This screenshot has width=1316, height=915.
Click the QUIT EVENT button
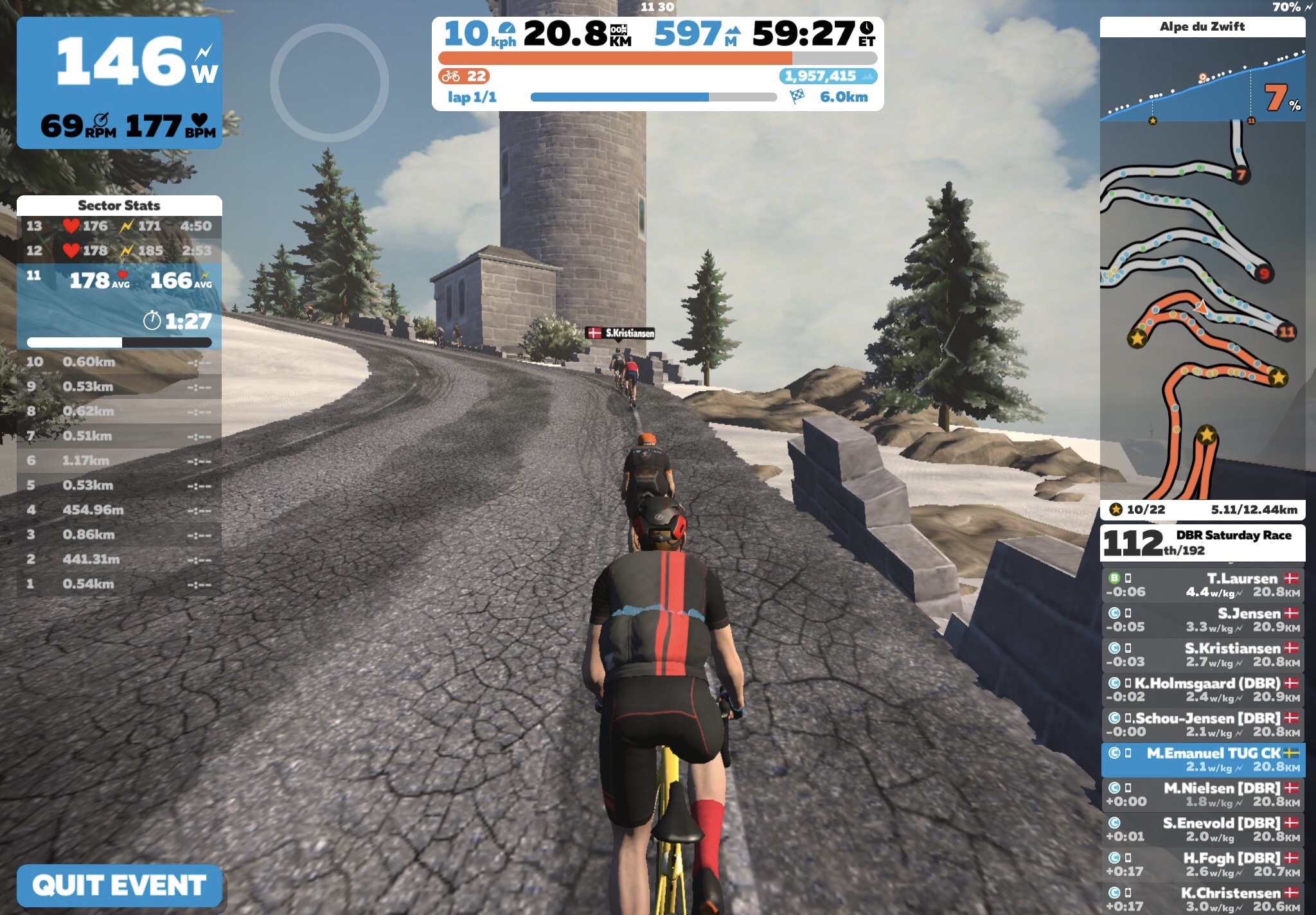coord(120,885)
